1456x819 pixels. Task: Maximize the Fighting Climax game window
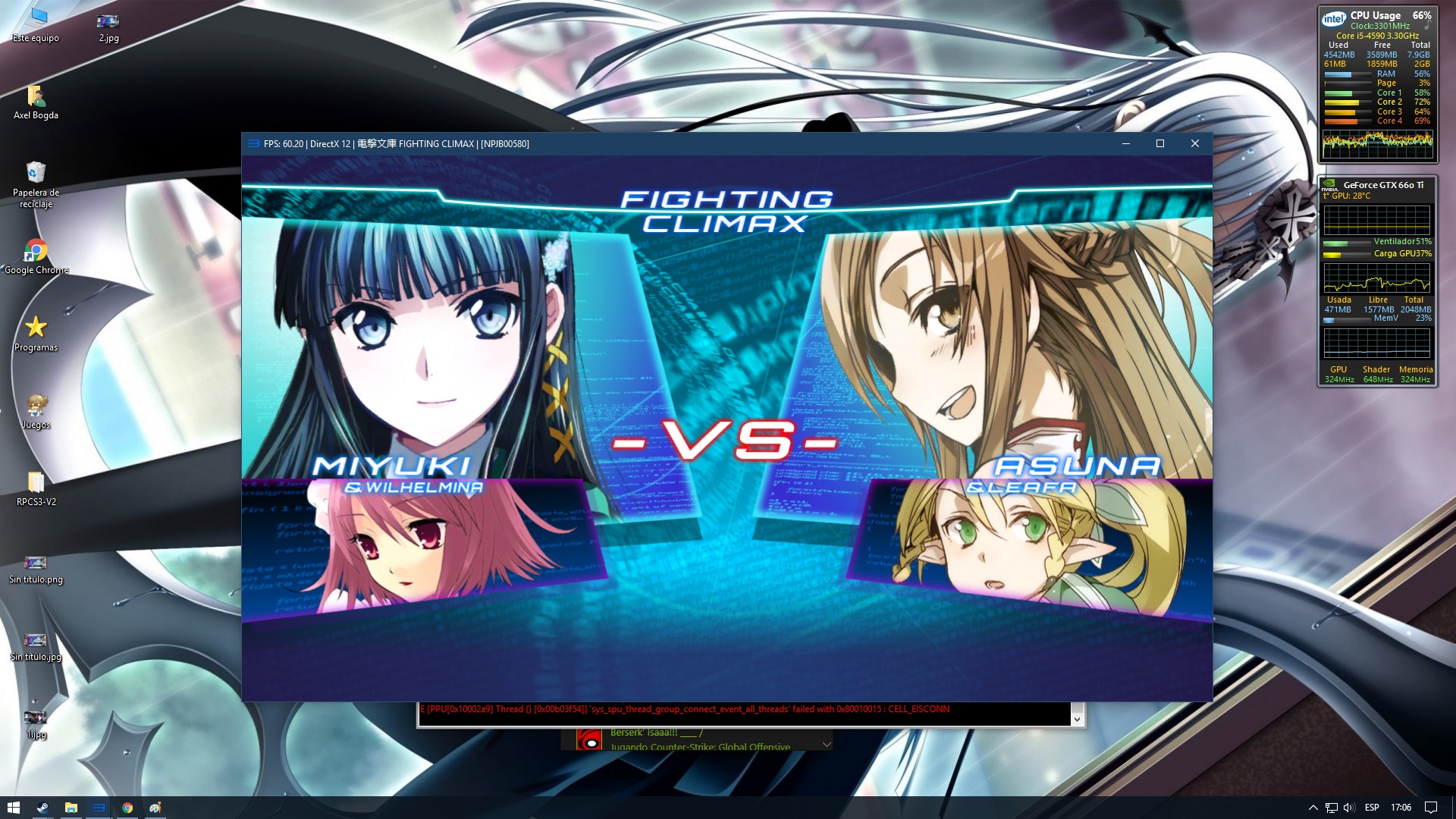[x=1159, y=144]
